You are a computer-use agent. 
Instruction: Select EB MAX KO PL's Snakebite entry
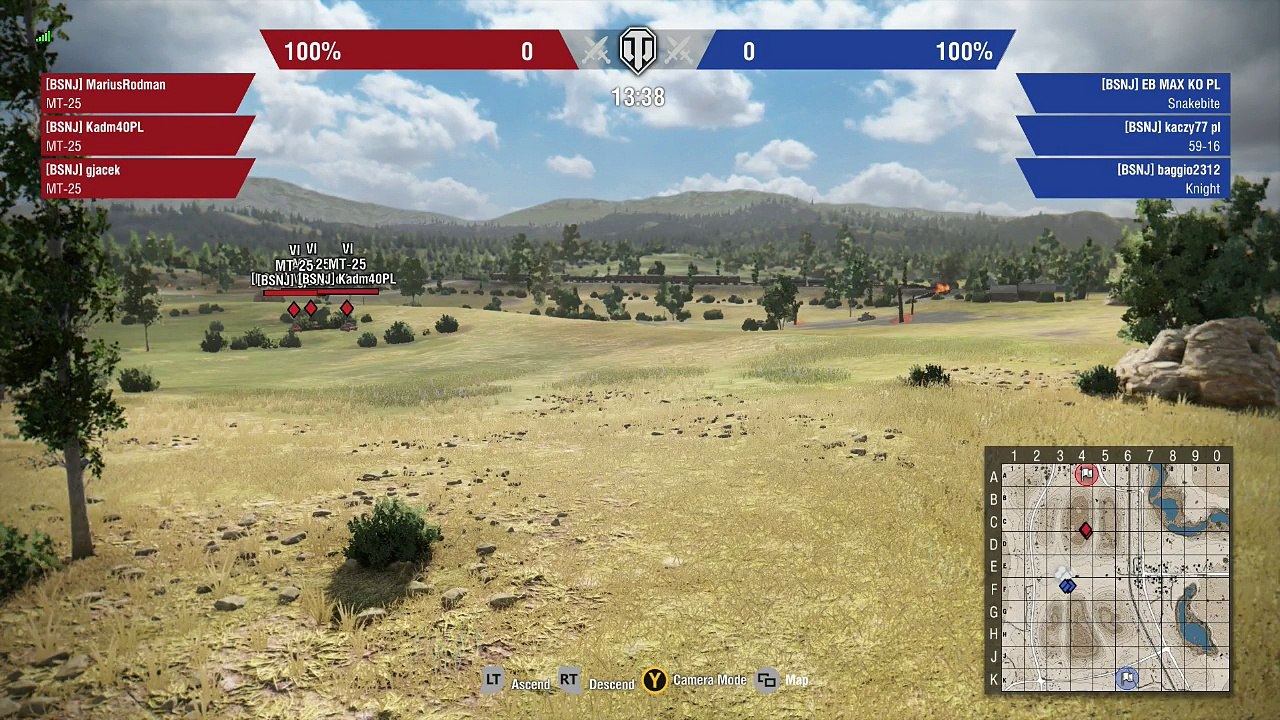pyautogui.click(x=1125, y=93)
